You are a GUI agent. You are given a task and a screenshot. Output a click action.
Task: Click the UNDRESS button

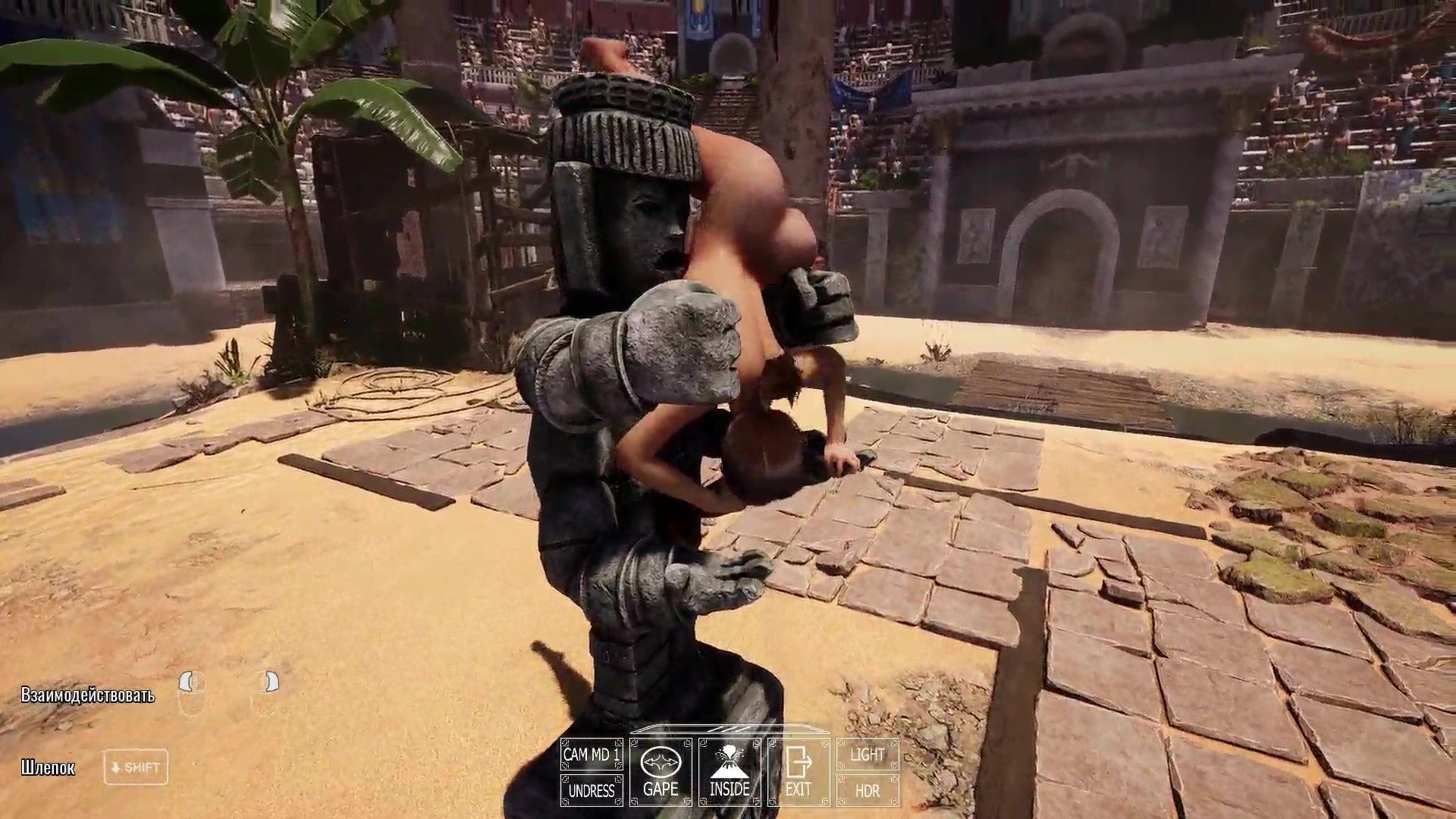coord(591,791)
